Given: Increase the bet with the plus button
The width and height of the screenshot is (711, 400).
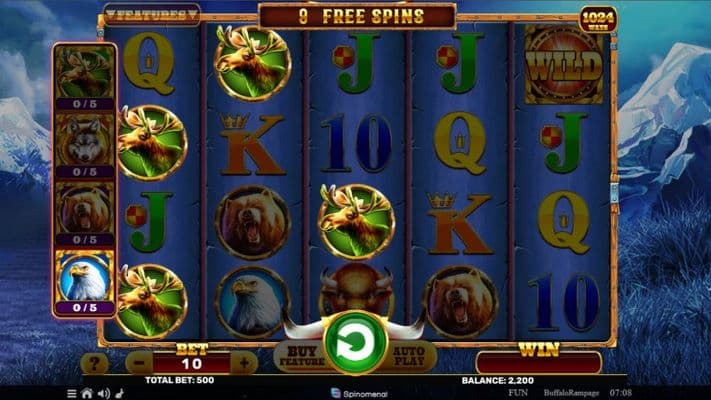Looking at the screenshot, I should tap(243, 362).
